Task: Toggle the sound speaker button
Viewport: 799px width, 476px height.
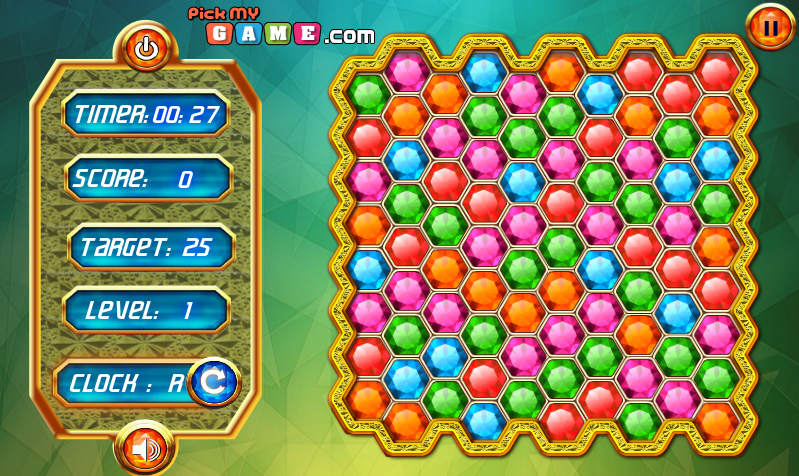Action: point(146,448)
